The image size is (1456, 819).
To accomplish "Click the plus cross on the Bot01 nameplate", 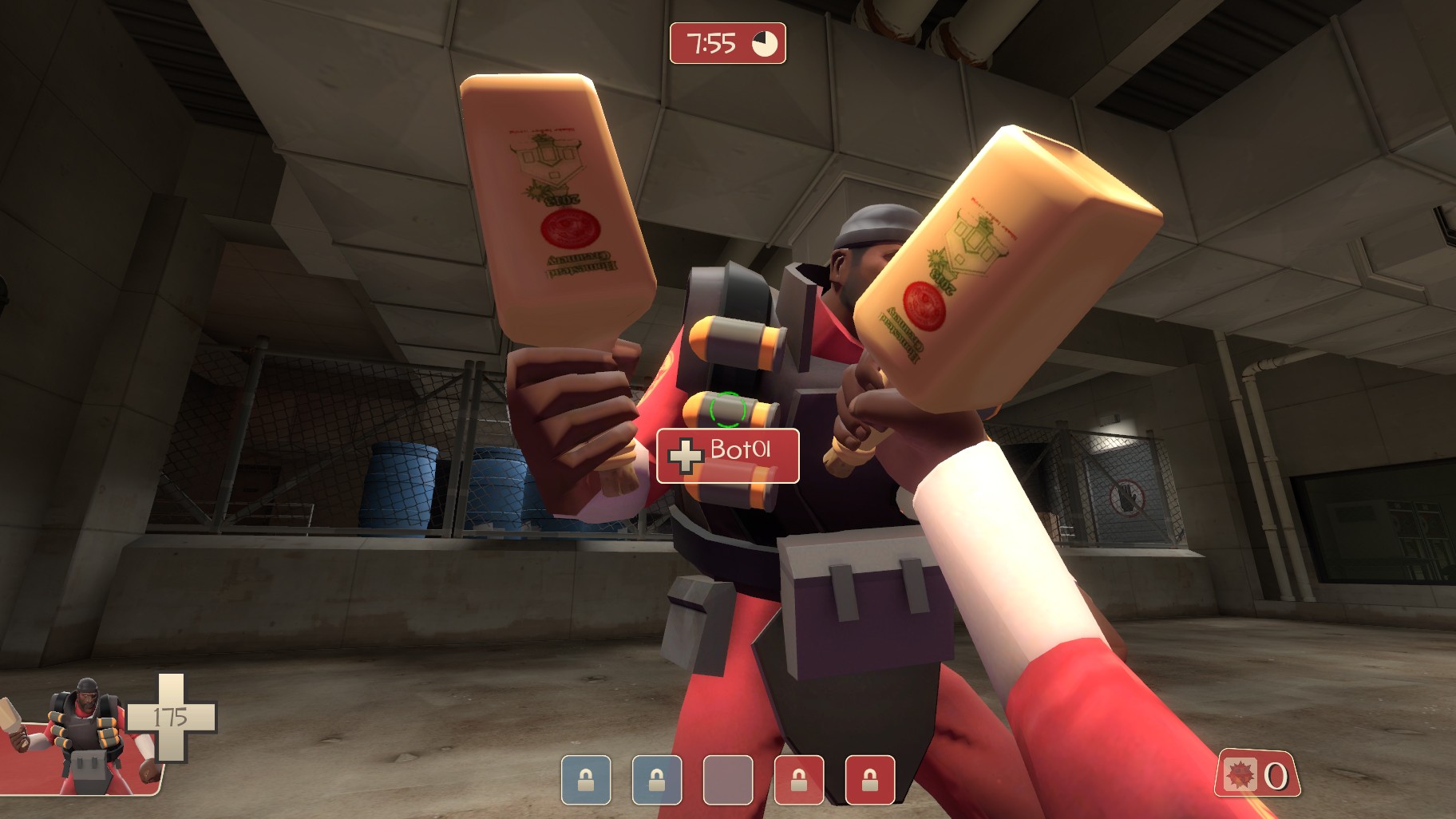I will 685,454.
